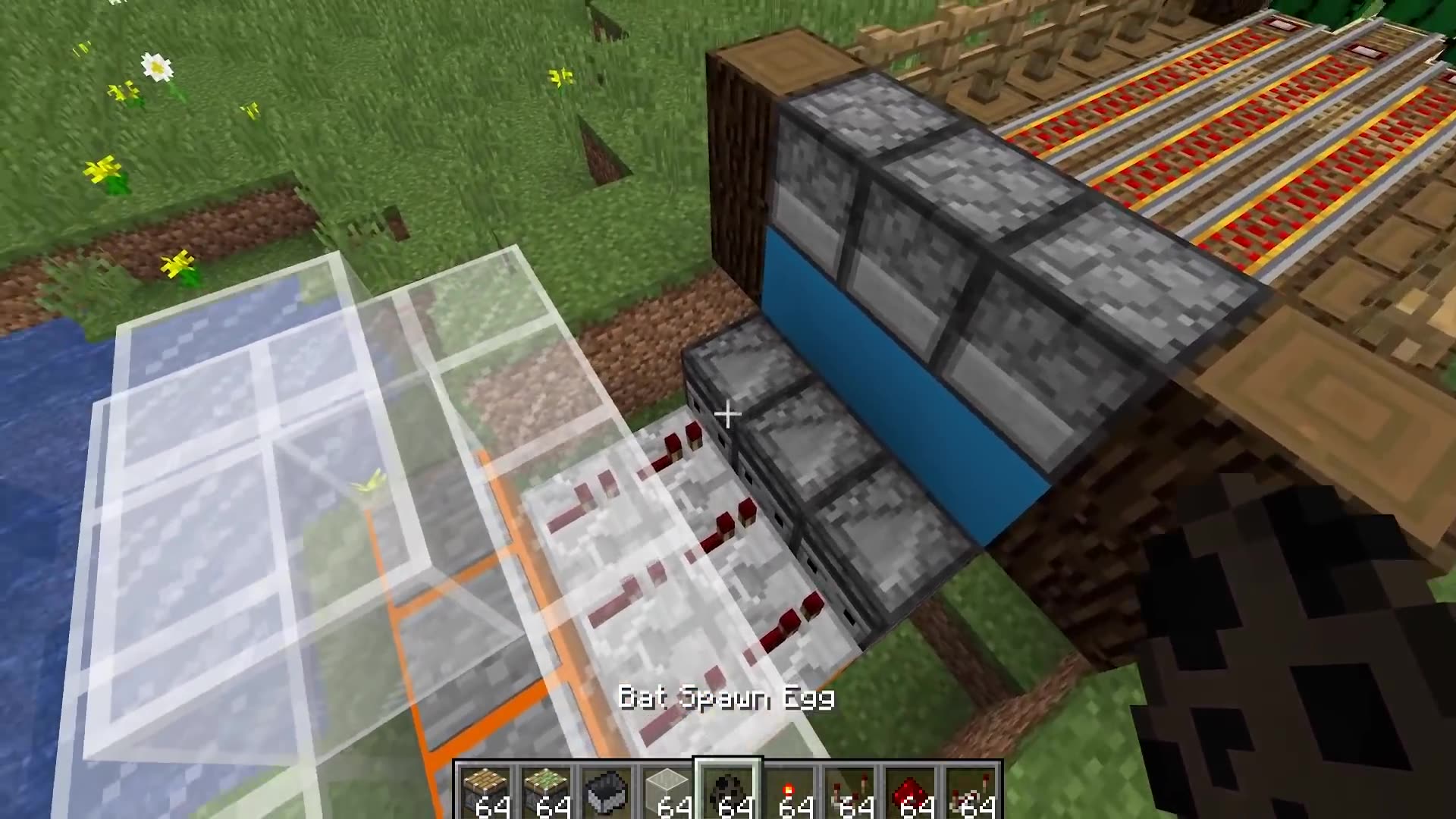Click the highlighted Bat Spawn Egg slot
The image size is (1456, 819).
click(x=728, y=789)
